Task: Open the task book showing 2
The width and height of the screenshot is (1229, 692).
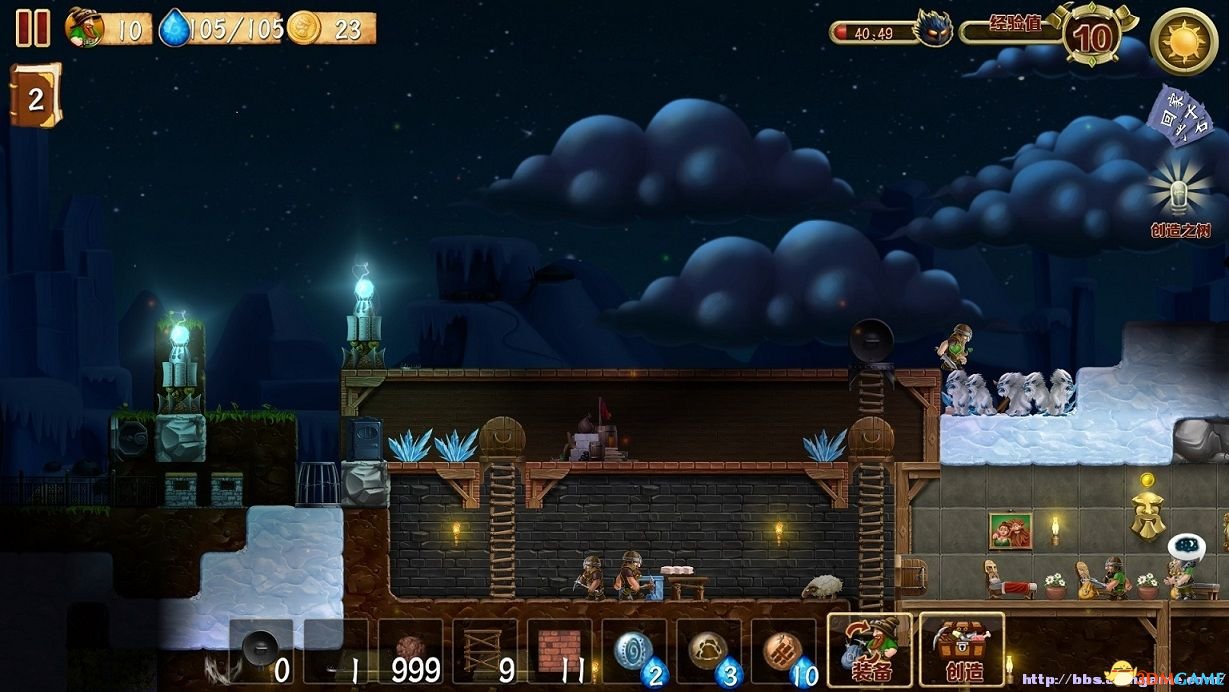Action: [35, 97]
